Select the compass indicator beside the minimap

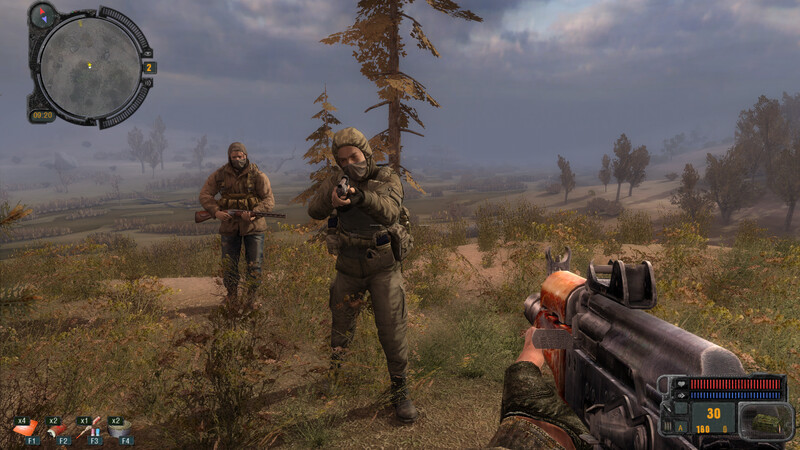pyautogui.click(x=43, y=15)
